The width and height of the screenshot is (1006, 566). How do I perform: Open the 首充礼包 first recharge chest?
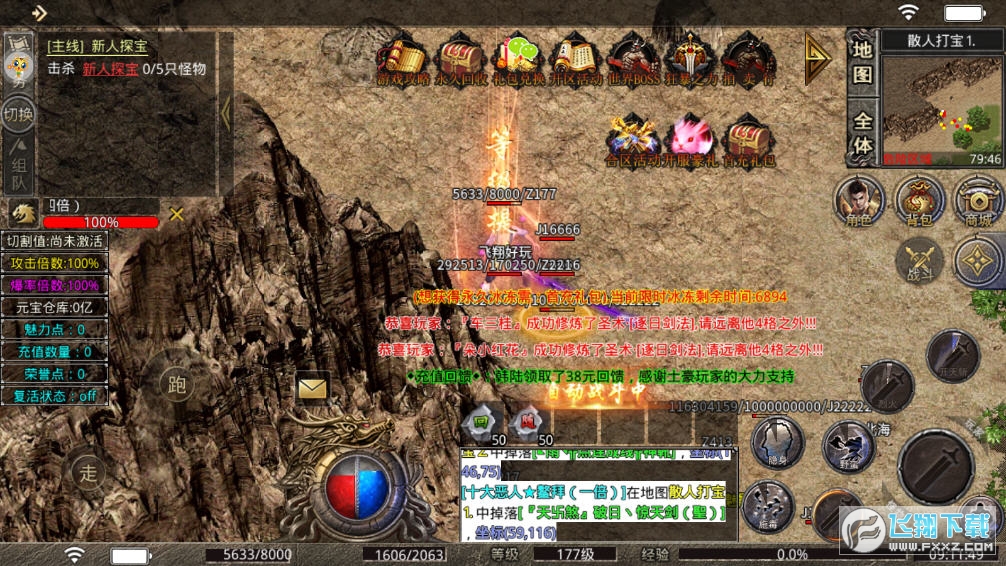point(748,139)
